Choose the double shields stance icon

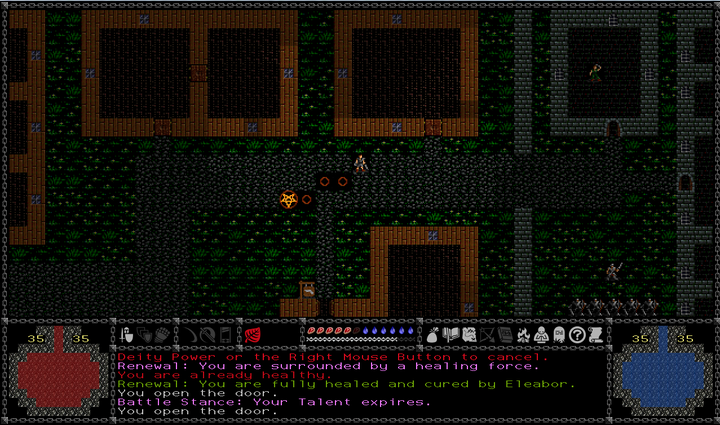tap(145, 334)
